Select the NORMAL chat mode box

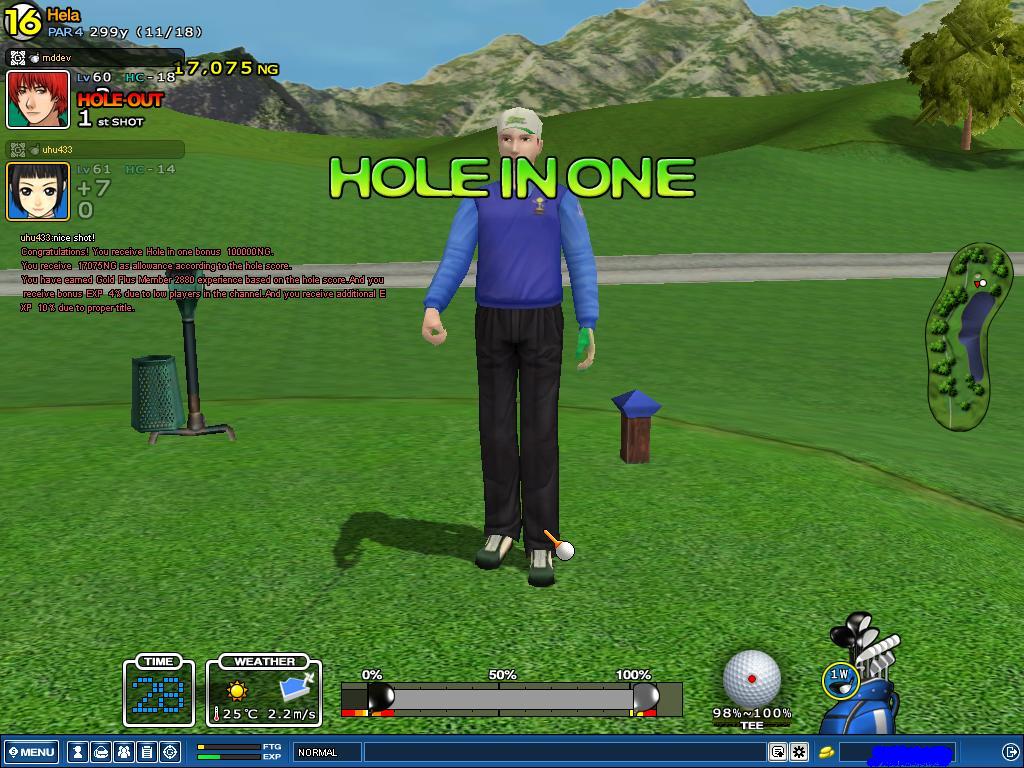pos(327,752)
